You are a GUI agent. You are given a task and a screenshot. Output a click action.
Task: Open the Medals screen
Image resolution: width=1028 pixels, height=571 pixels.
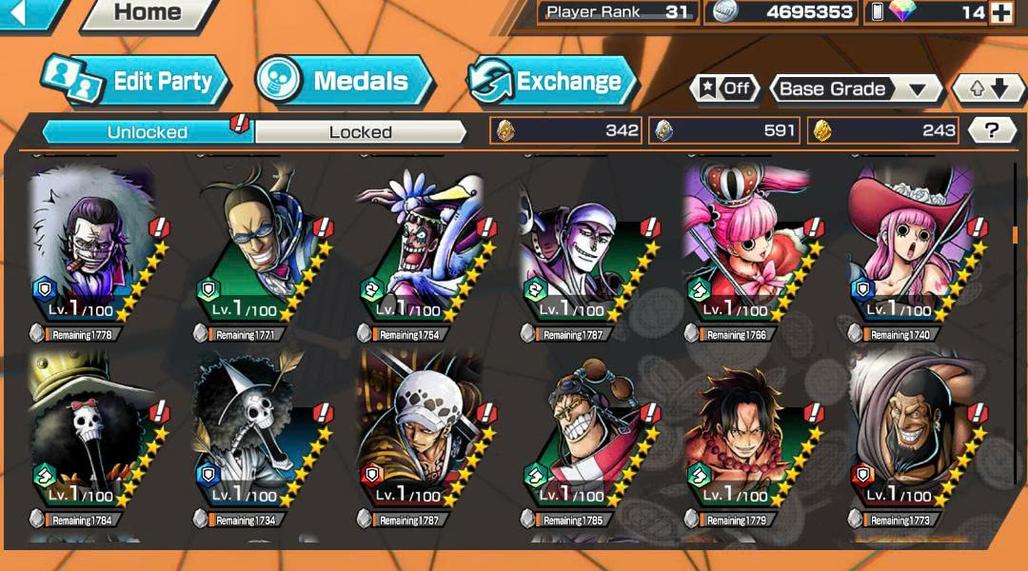343,82
